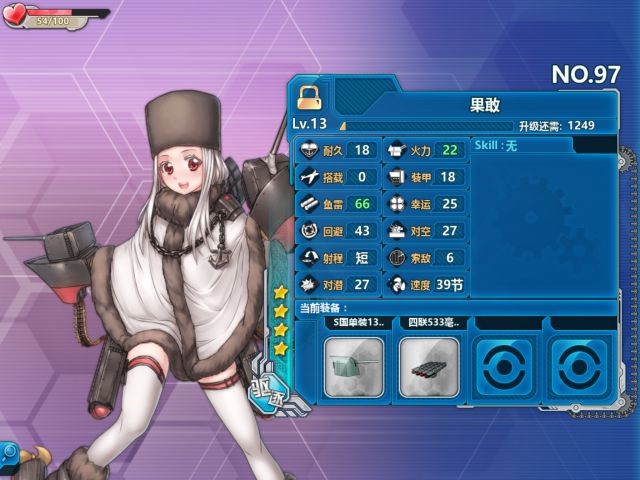Click the magnifying glass icon
640x480 pixels.
pyautogui.click(x=397, y=259)
